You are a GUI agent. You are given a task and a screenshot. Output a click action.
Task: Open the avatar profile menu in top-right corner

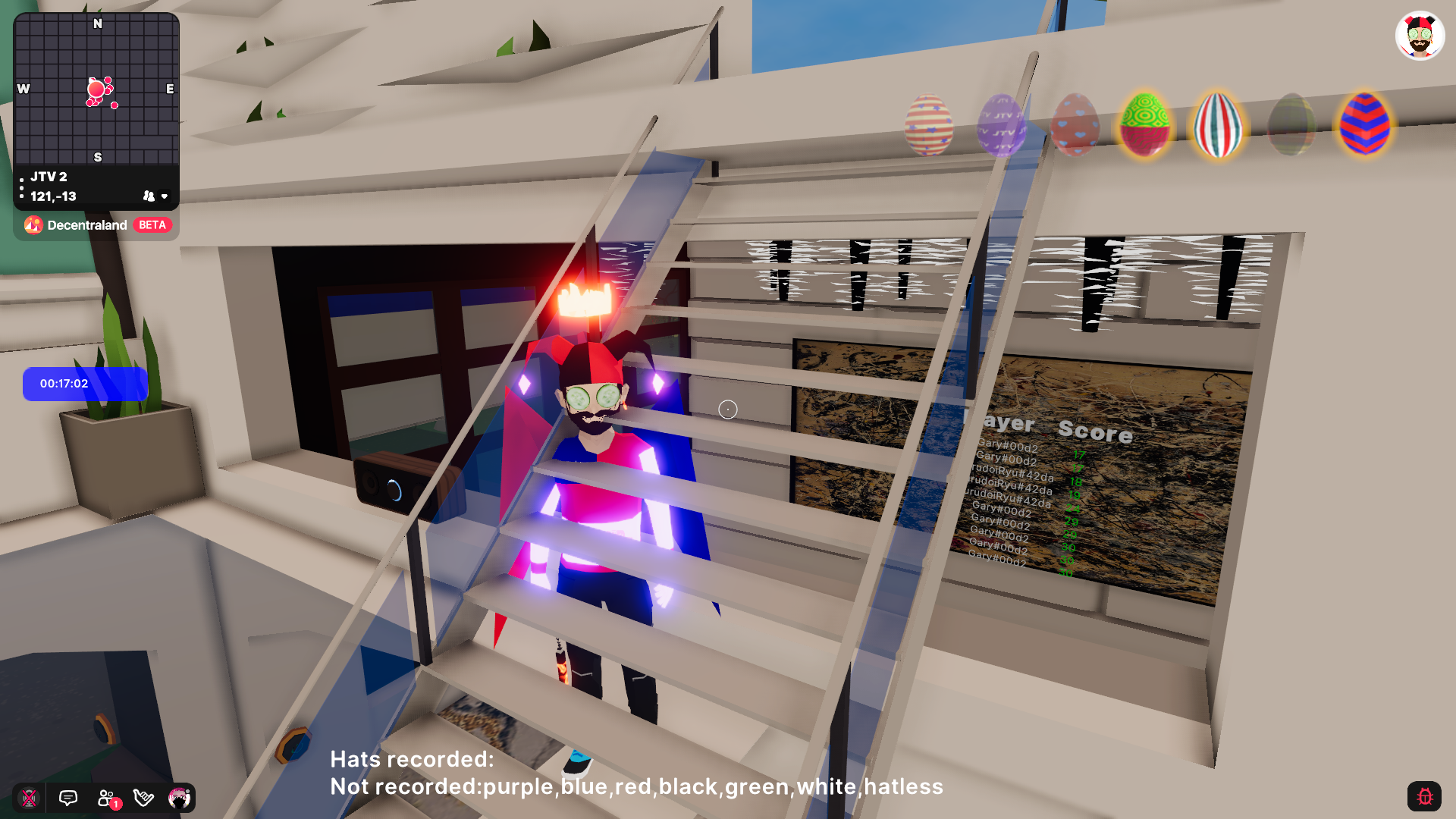[1420, 35]
